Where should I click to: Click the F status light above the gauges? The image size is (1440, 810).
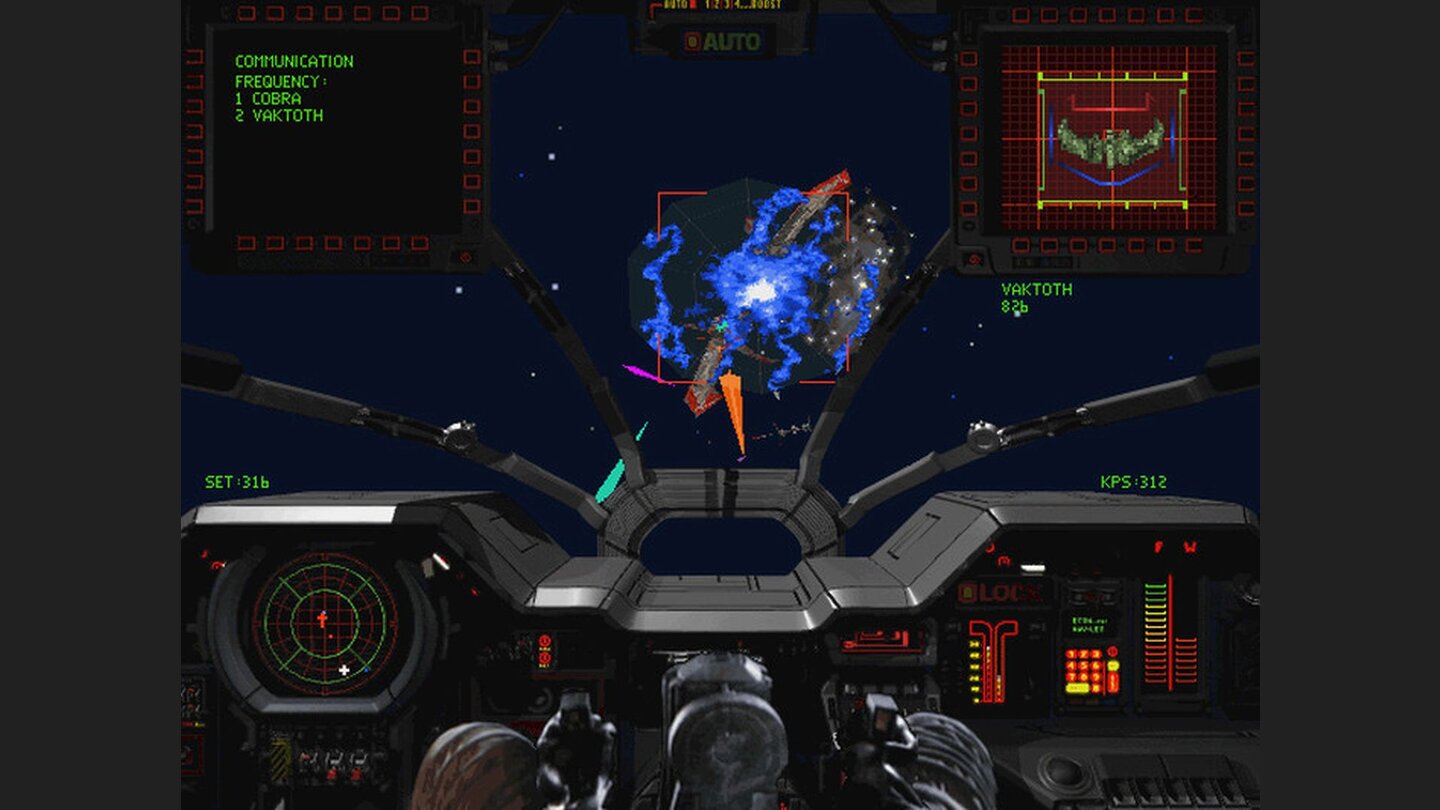click(1158, 547)
